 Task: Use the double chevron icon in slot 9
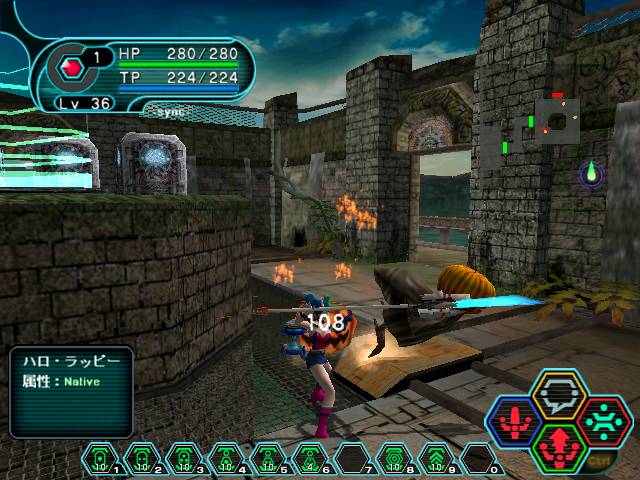point(436,460)
